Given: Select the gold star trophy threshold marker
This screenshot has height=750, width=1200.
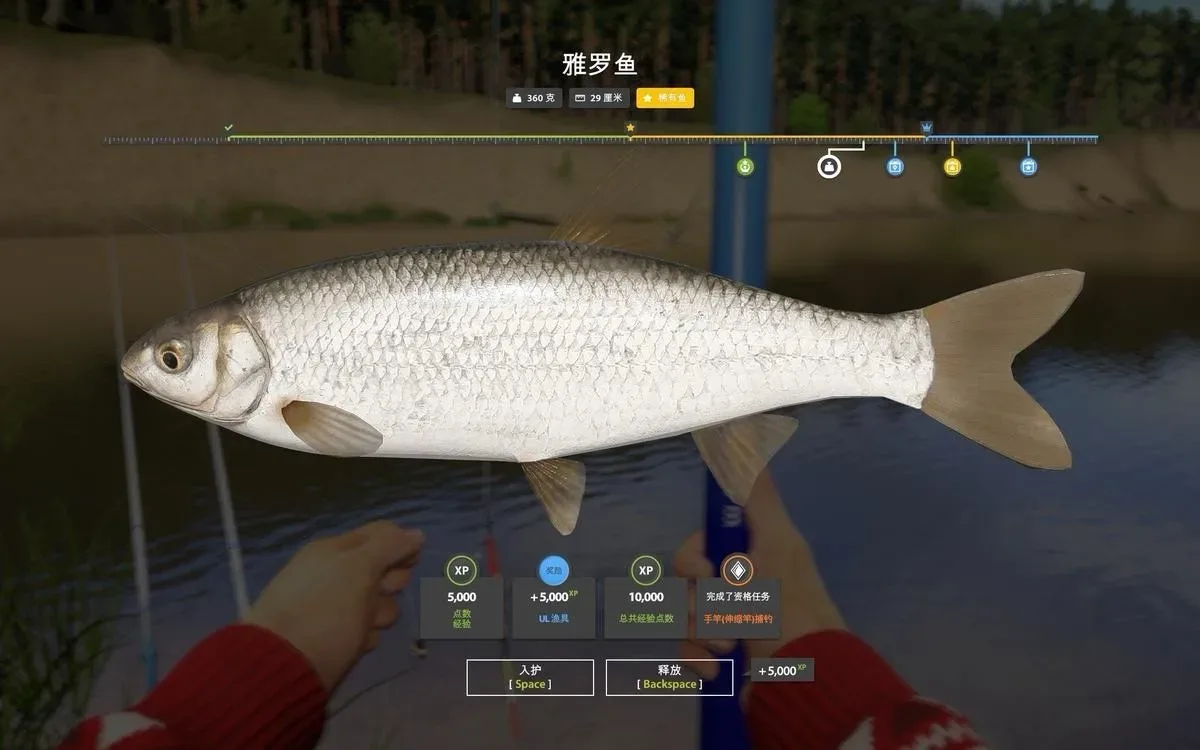Looking at the screenshot, I should tap(630, 128).
